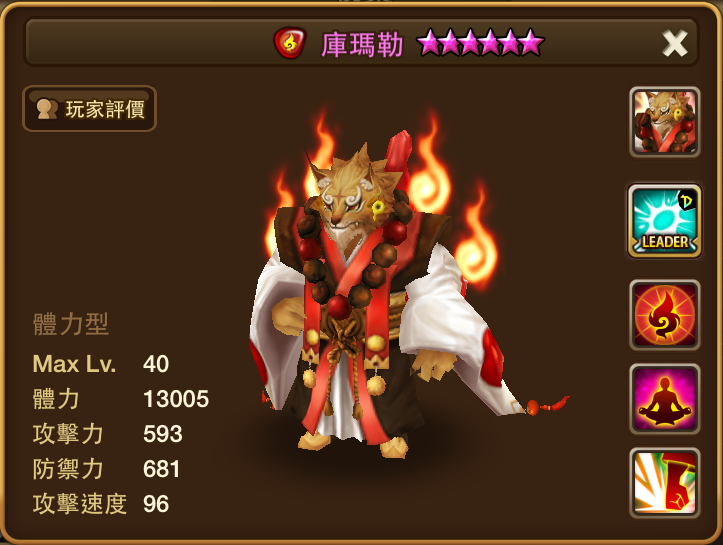
Task: Select the monster portrait thumbnail
Action: (x=664, y=122)
